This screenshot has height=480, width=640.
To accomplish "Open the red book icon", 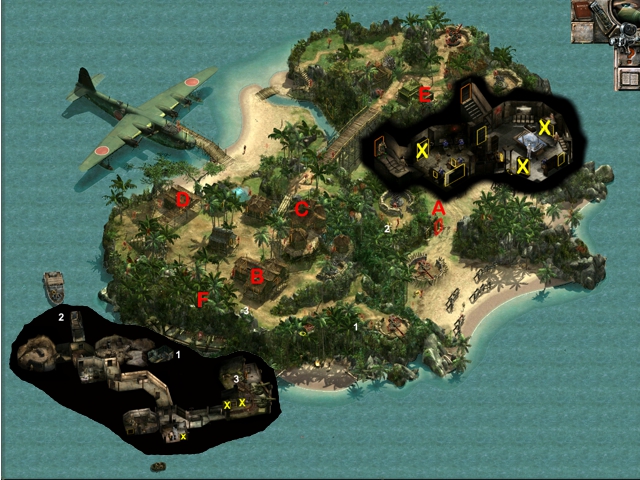I will [x=582, y=9].
